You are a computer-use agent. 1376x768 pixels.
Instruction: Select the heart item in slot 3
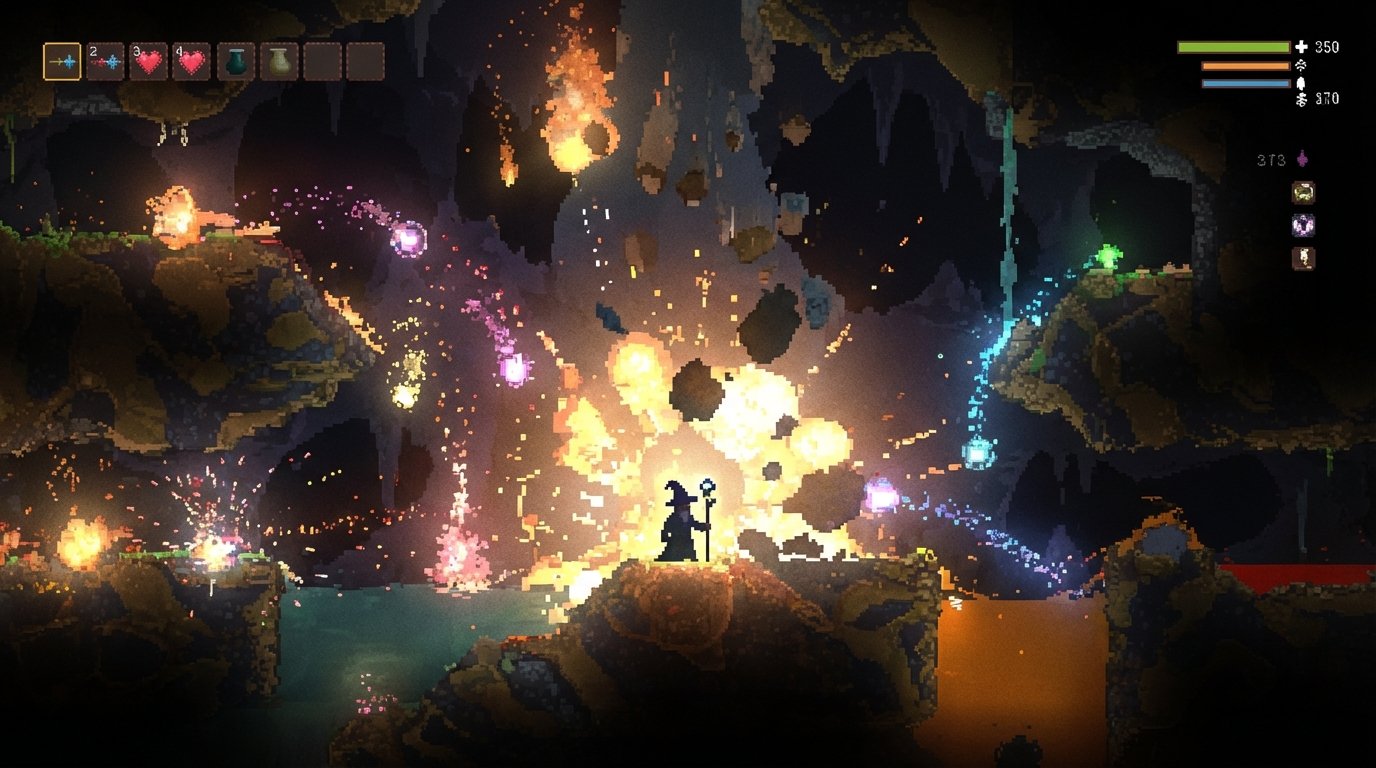pyautogui.click(x=149, y=61)
